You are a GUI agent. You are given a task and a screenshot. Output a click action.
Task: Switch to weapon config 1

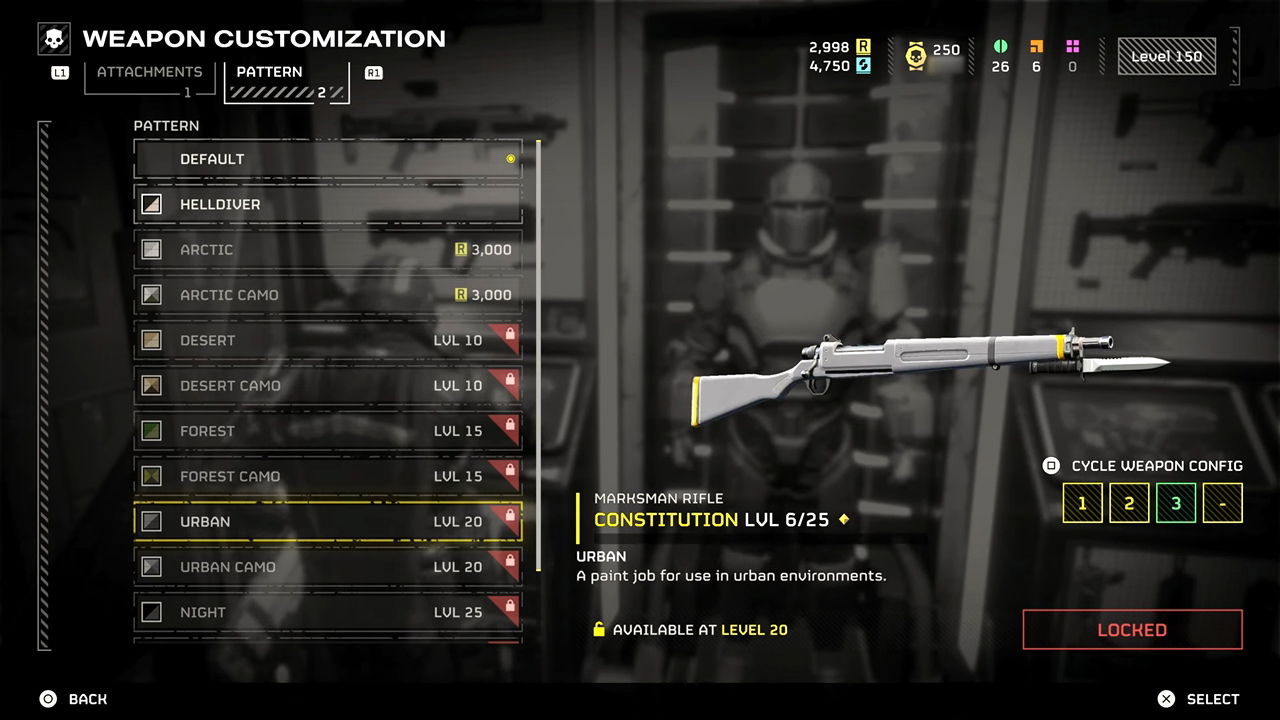click(1082, 503)
